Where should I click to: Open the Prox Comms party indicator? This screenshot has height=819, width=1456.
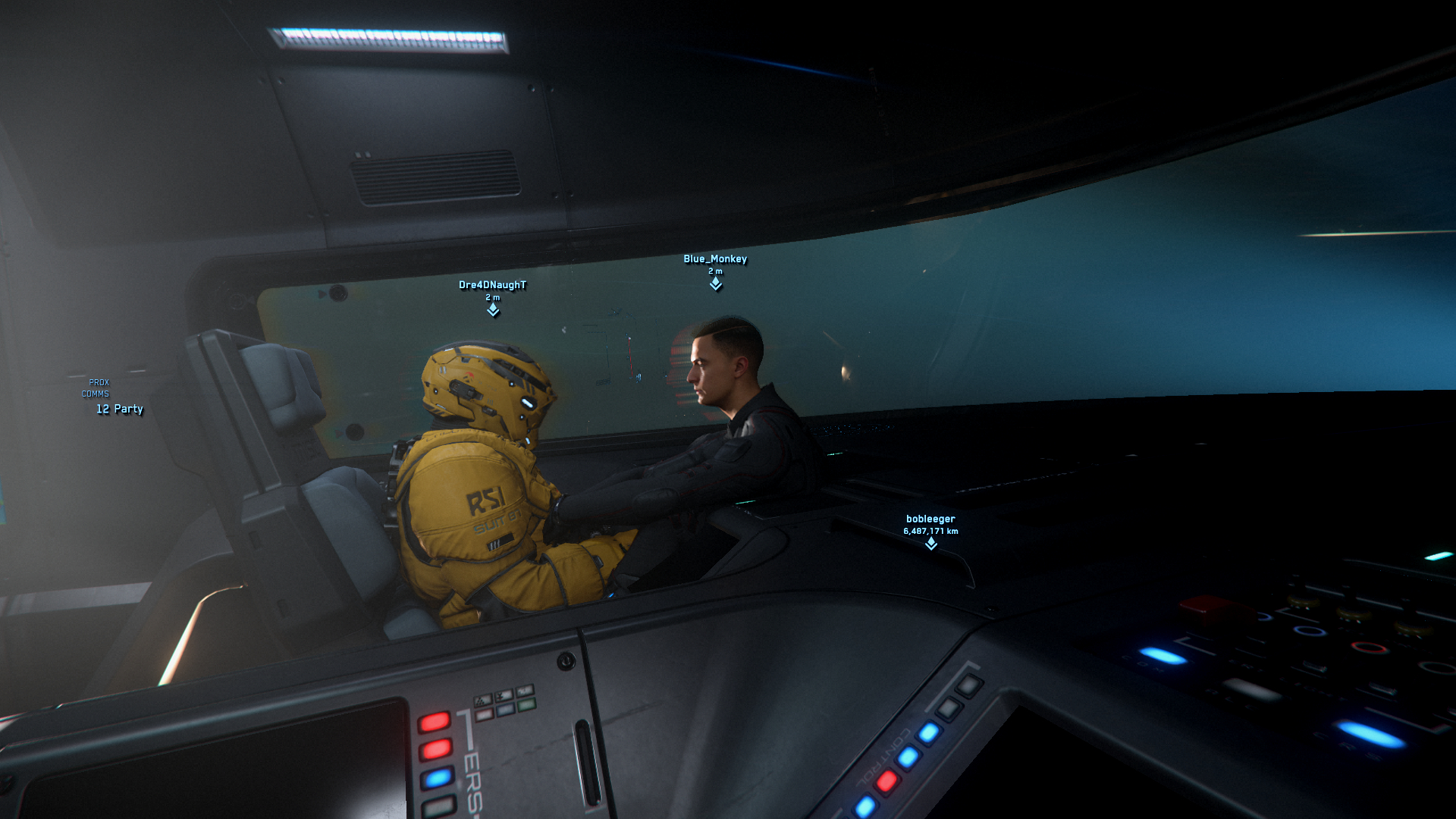[x=118, y=409]
